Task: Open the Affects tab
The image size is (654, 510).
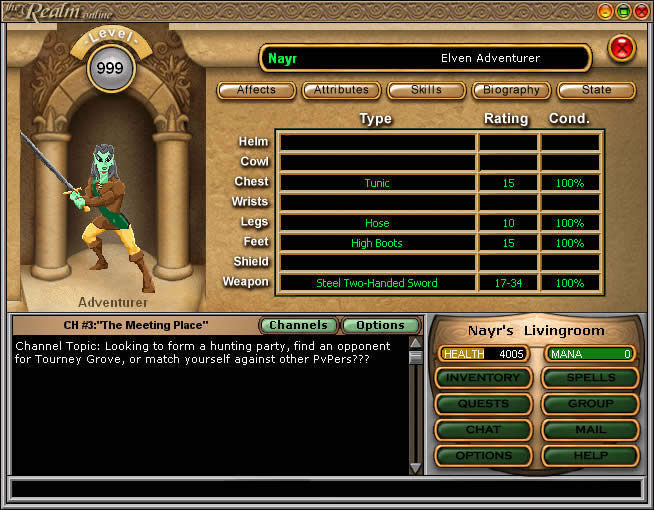Action: pyautogui.click(x=256, y=90)
